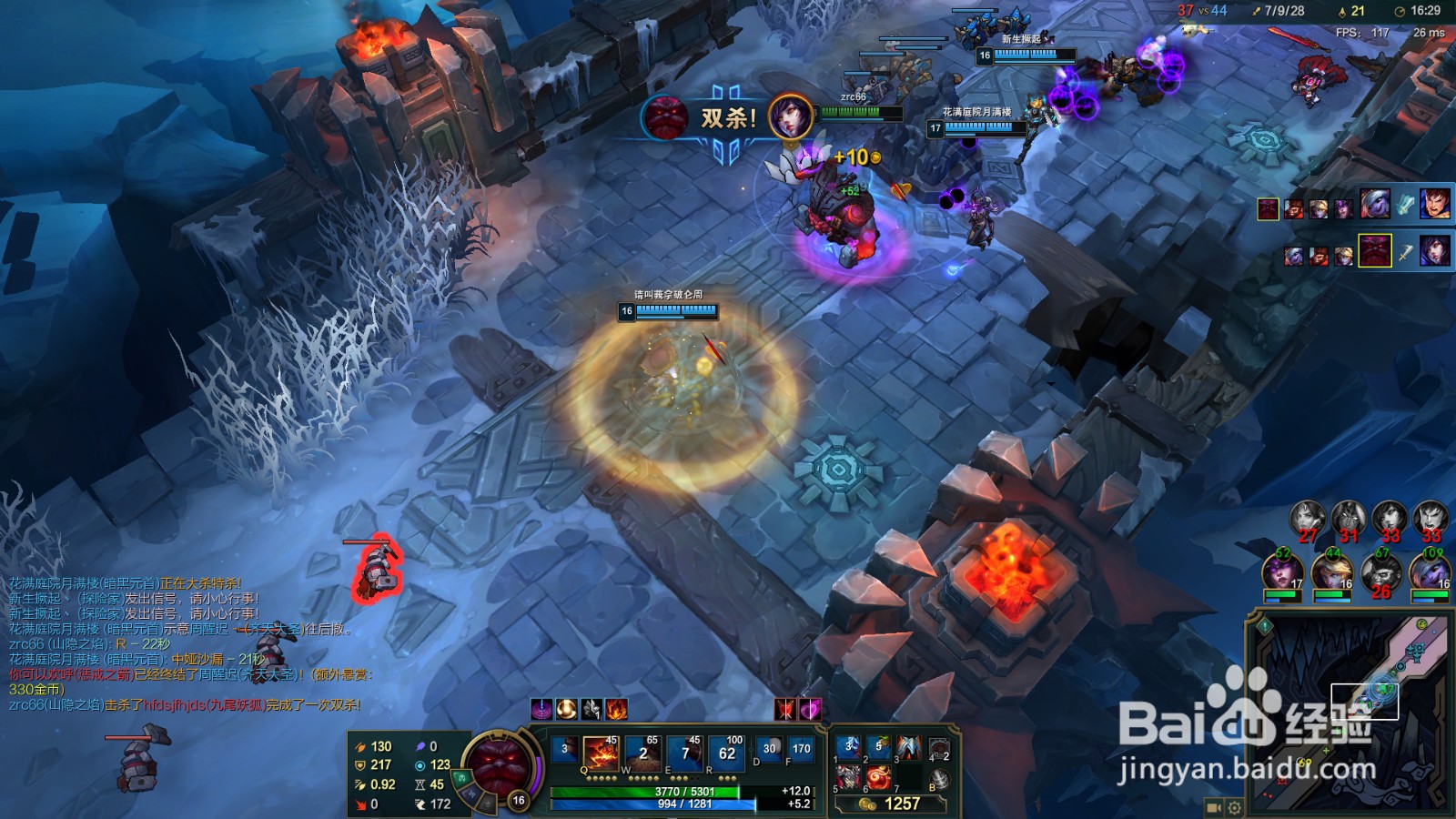This screenshot has width=1456, height=819.
Task: Select the item in inventory slot 3
Action: (x=908, y=748)
